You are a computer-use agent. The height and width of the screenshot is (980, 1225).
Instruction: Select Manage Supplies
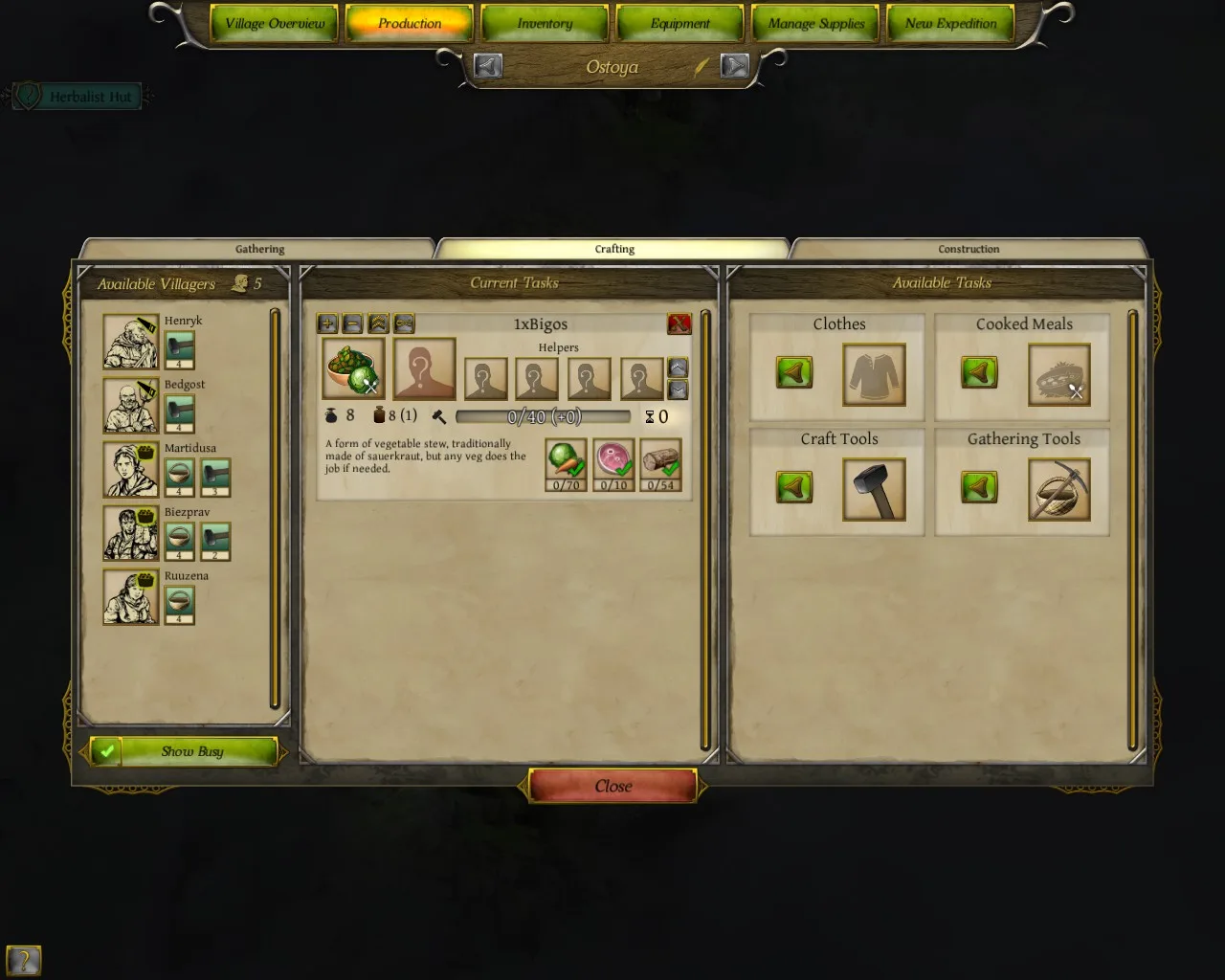point(815,24)
